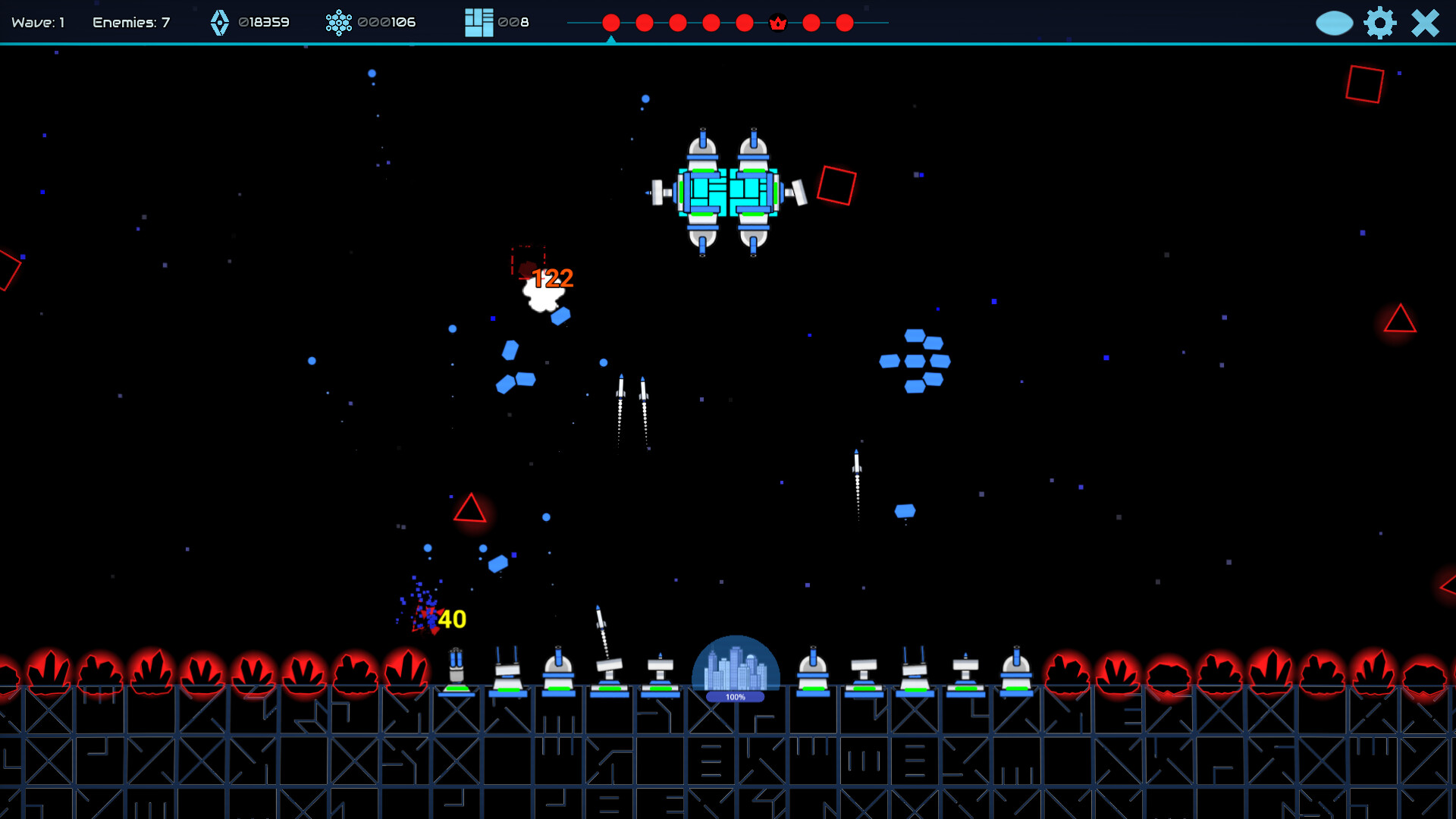Click the last red dot on the wave timeline
Screen dimensions: 1456x819
844,23
